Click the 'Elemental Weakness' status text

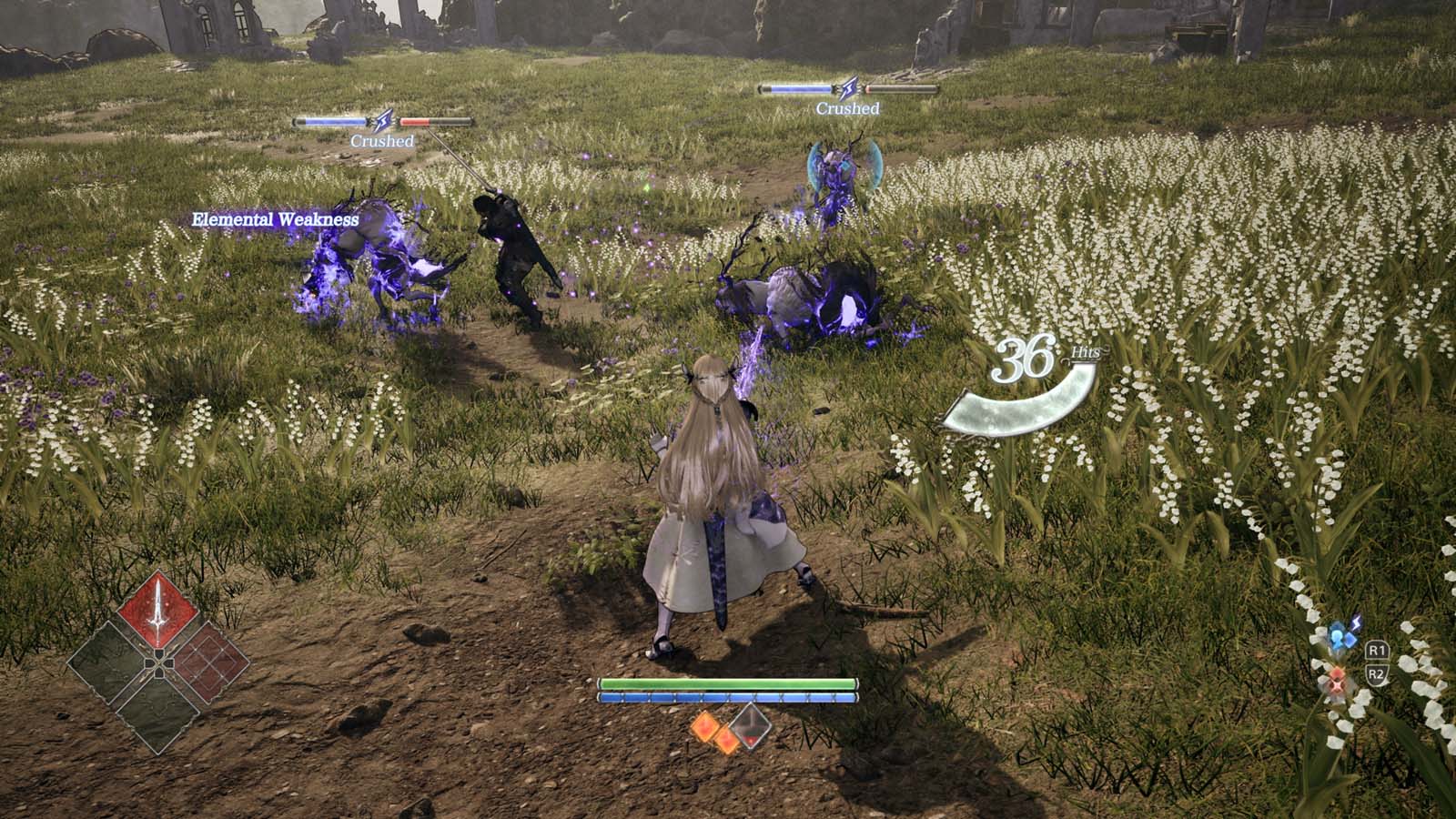pyautogui.click(x=275, y=219)
